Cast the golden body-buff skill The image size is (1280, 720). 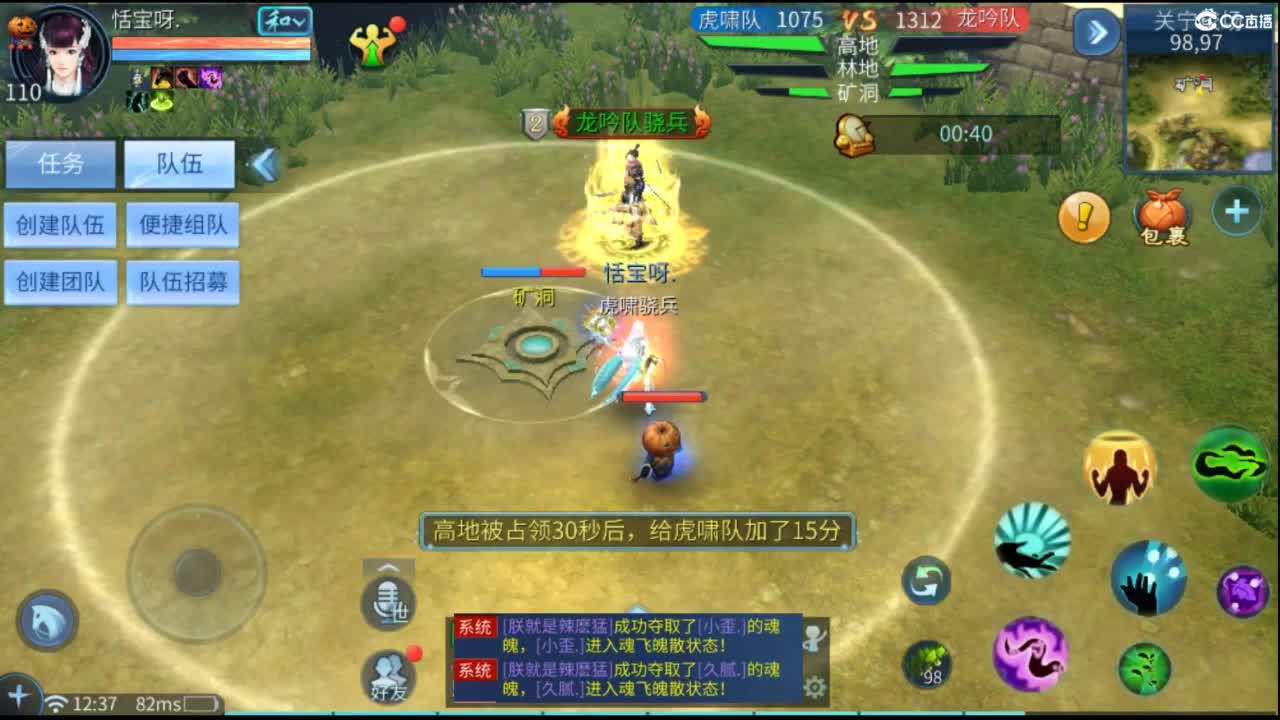click(1117, 466)
